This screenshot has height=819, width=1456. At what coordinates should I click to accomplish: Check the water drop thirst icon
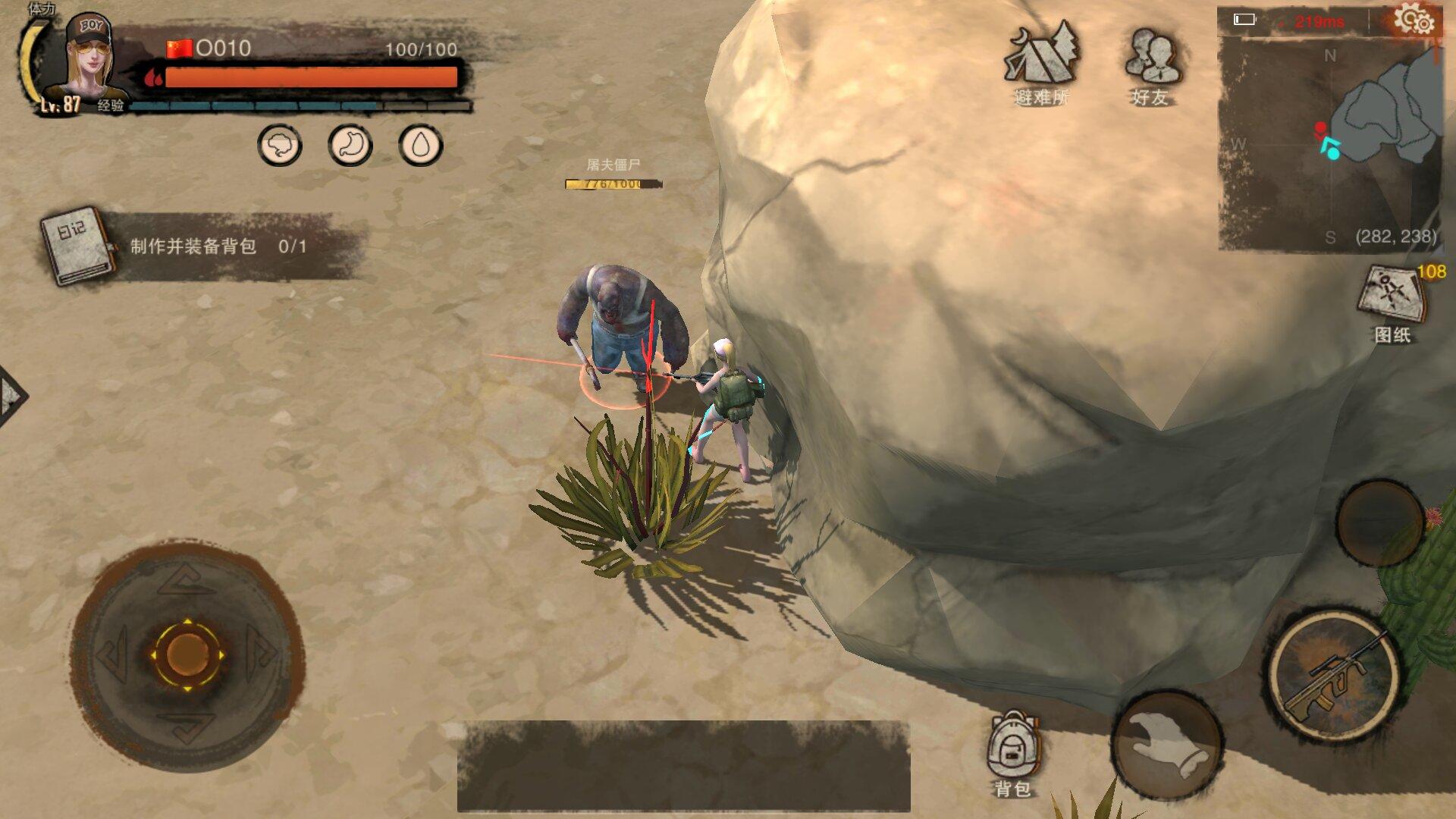tap(420, 145)
